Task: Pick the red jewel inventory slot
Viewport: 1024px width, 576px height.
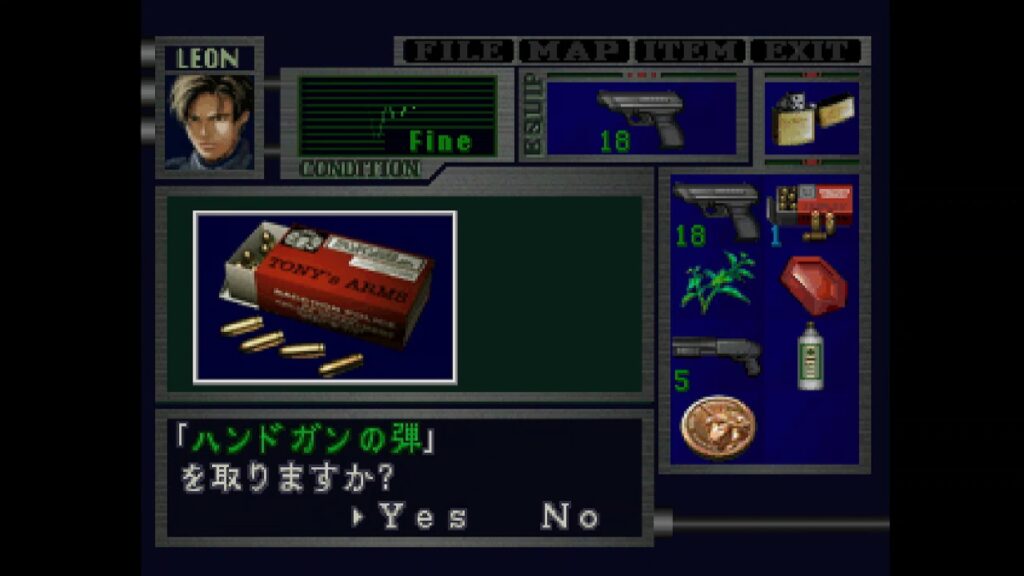Action: (x=812, y=284)
